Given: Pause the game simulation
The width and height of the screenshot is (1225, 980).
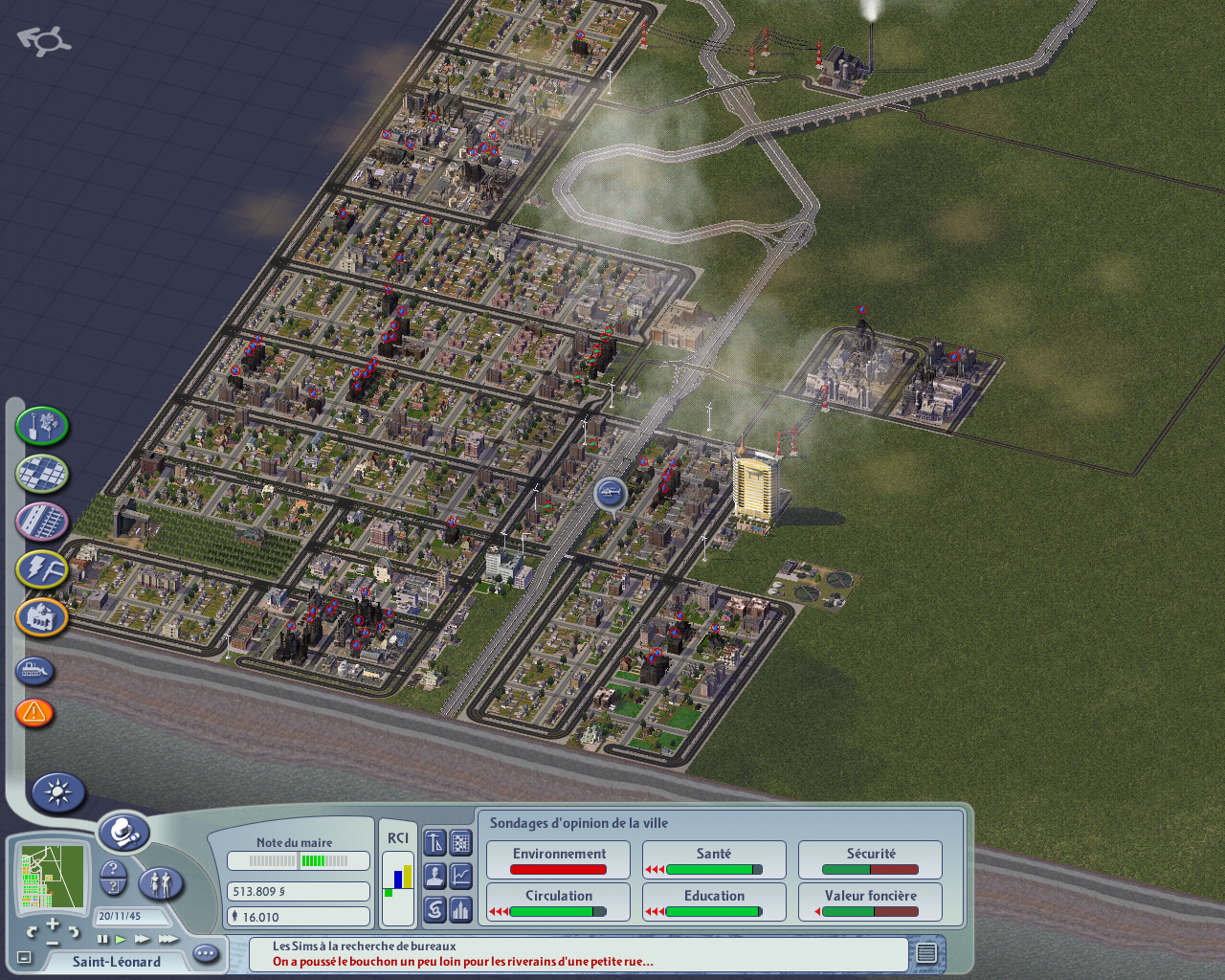Looking at the screenshot, I should point(102,940).
